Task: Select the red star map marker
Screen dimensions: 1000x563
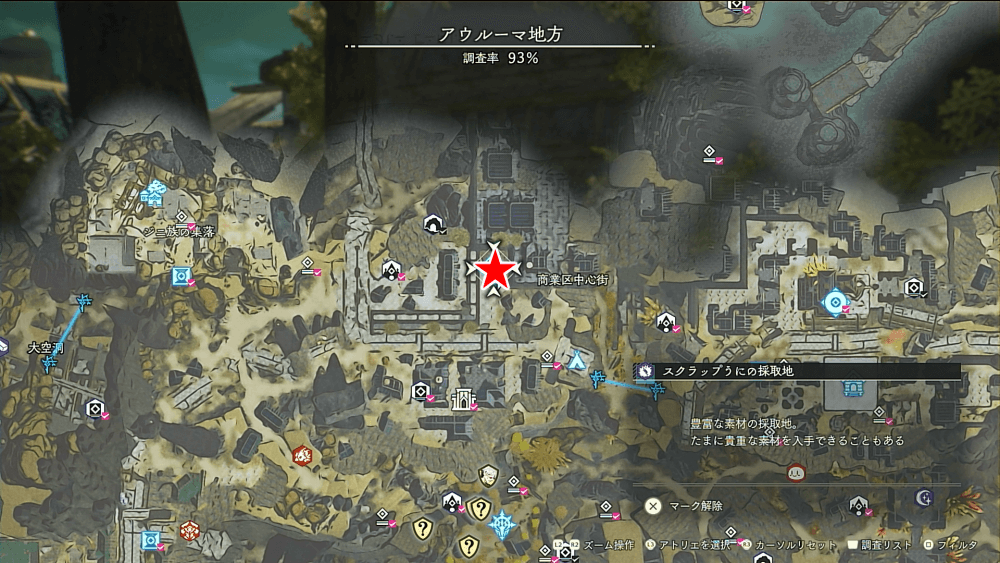Action: point(495,271)
